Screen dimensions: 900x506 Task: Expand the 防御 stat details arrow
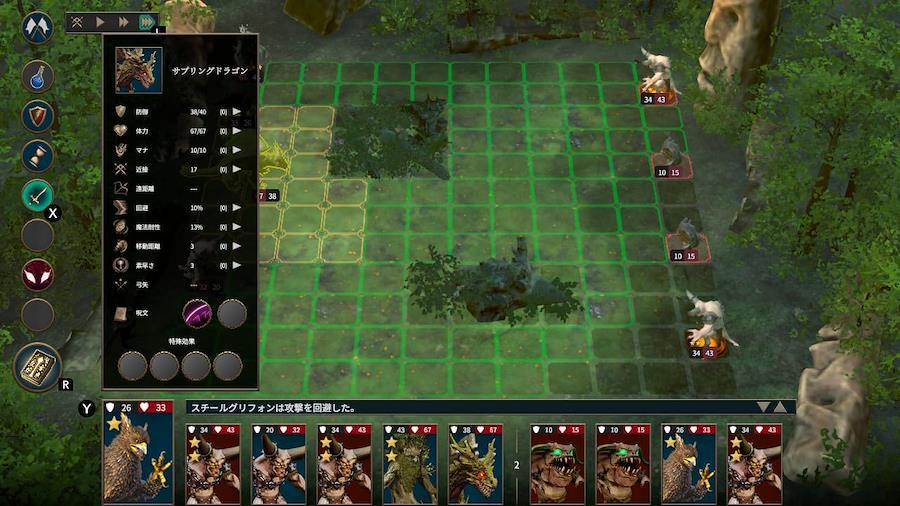pos(237,112)
